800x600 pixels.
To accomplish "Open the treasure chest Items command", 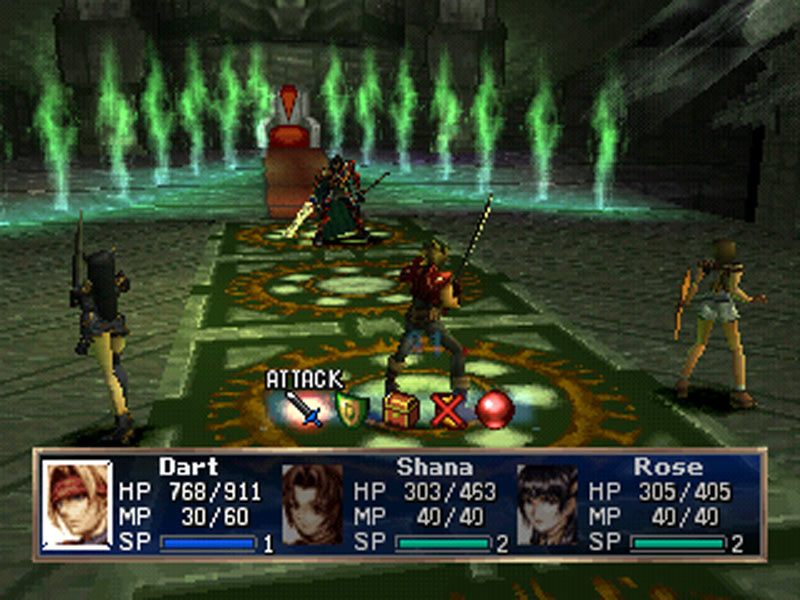I will click(x=399, y=409).
